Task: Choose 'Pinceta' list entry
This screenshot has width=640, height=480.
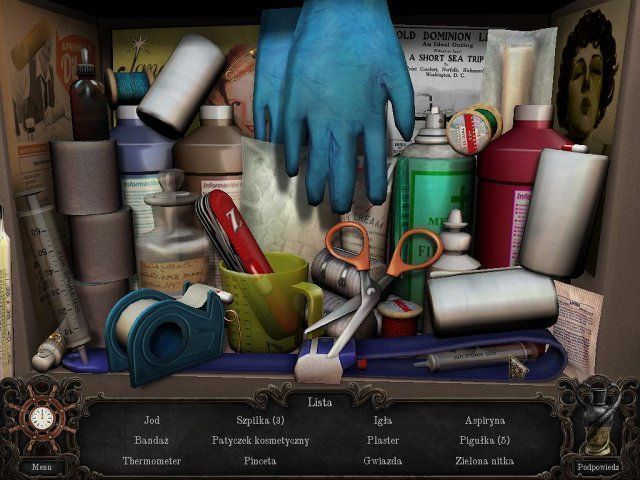Action: tap(260, 461)
